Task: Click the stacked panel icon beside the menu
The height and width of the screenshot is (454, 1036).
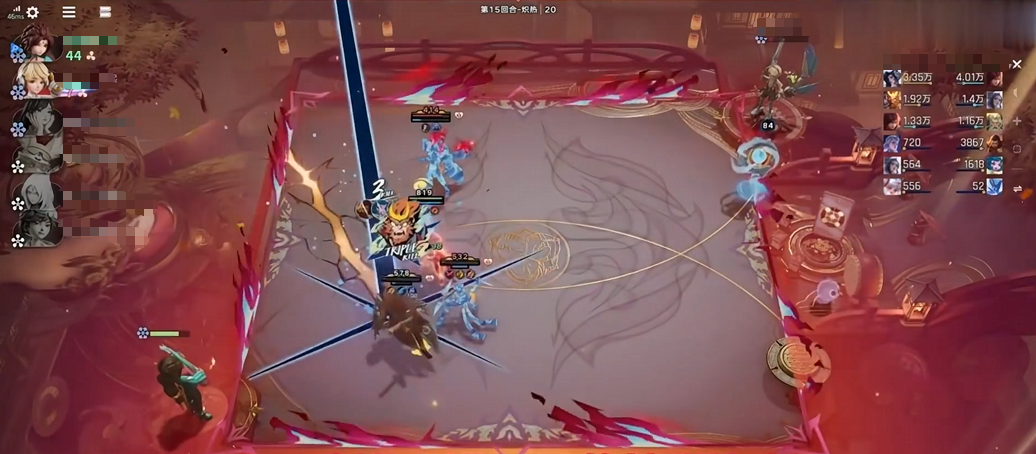Action: click(x=105, y=12)
